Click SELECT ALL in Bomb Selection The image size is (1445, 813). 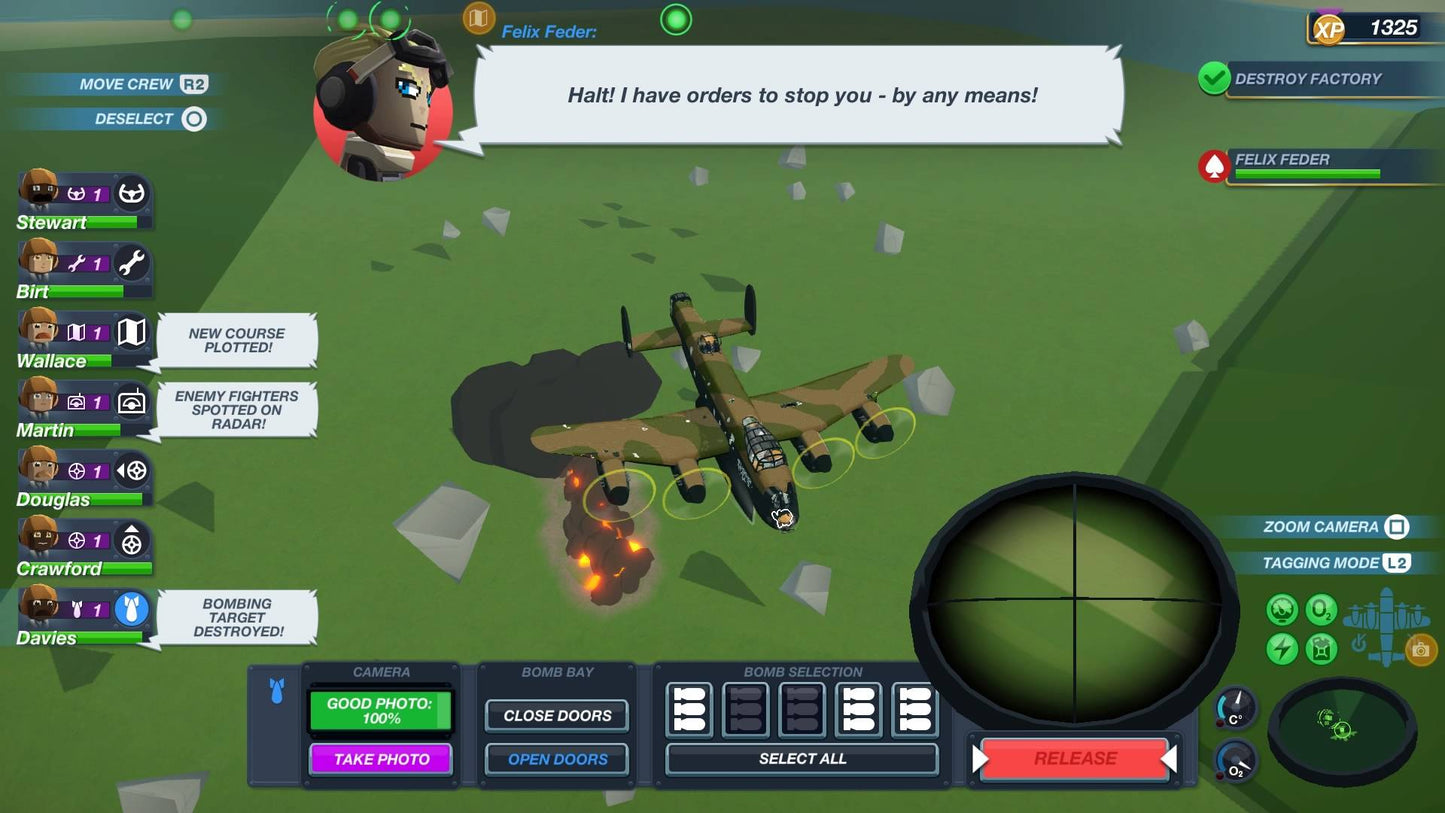pos(801,759)
